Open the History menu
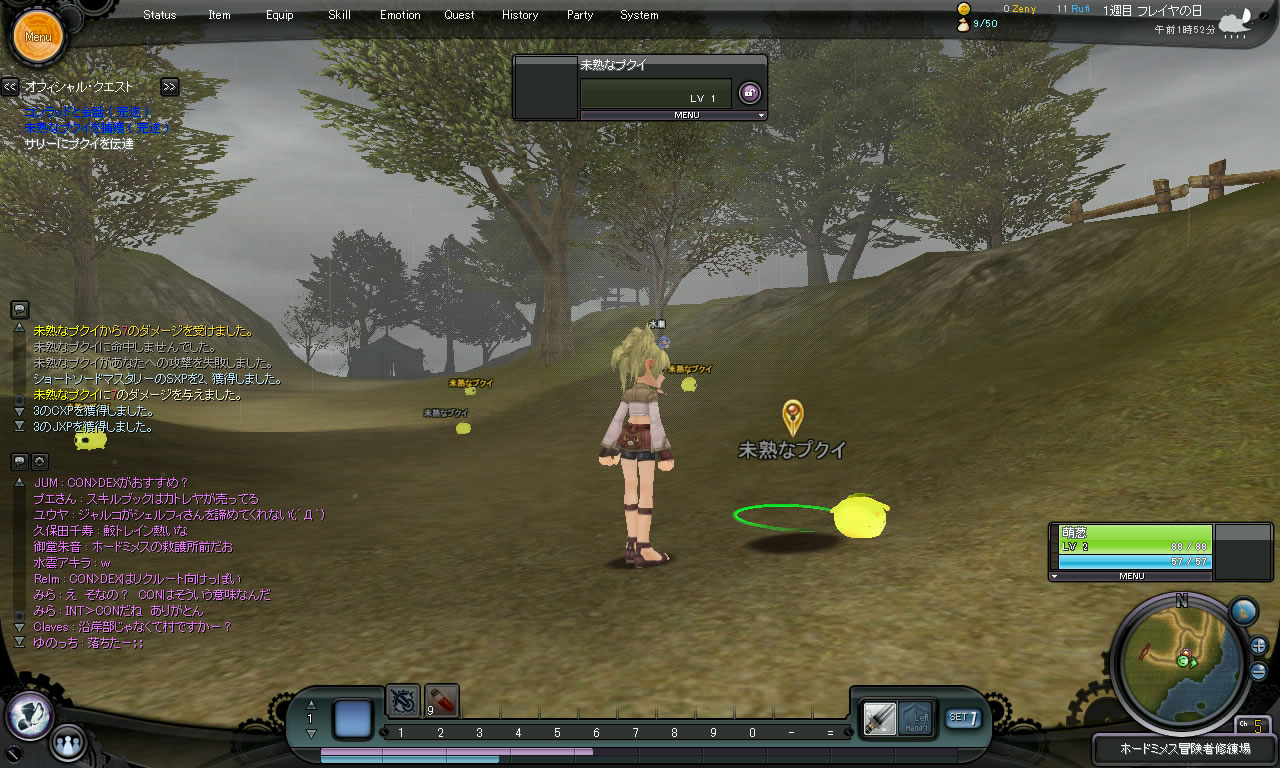 [x=520, y=15]
